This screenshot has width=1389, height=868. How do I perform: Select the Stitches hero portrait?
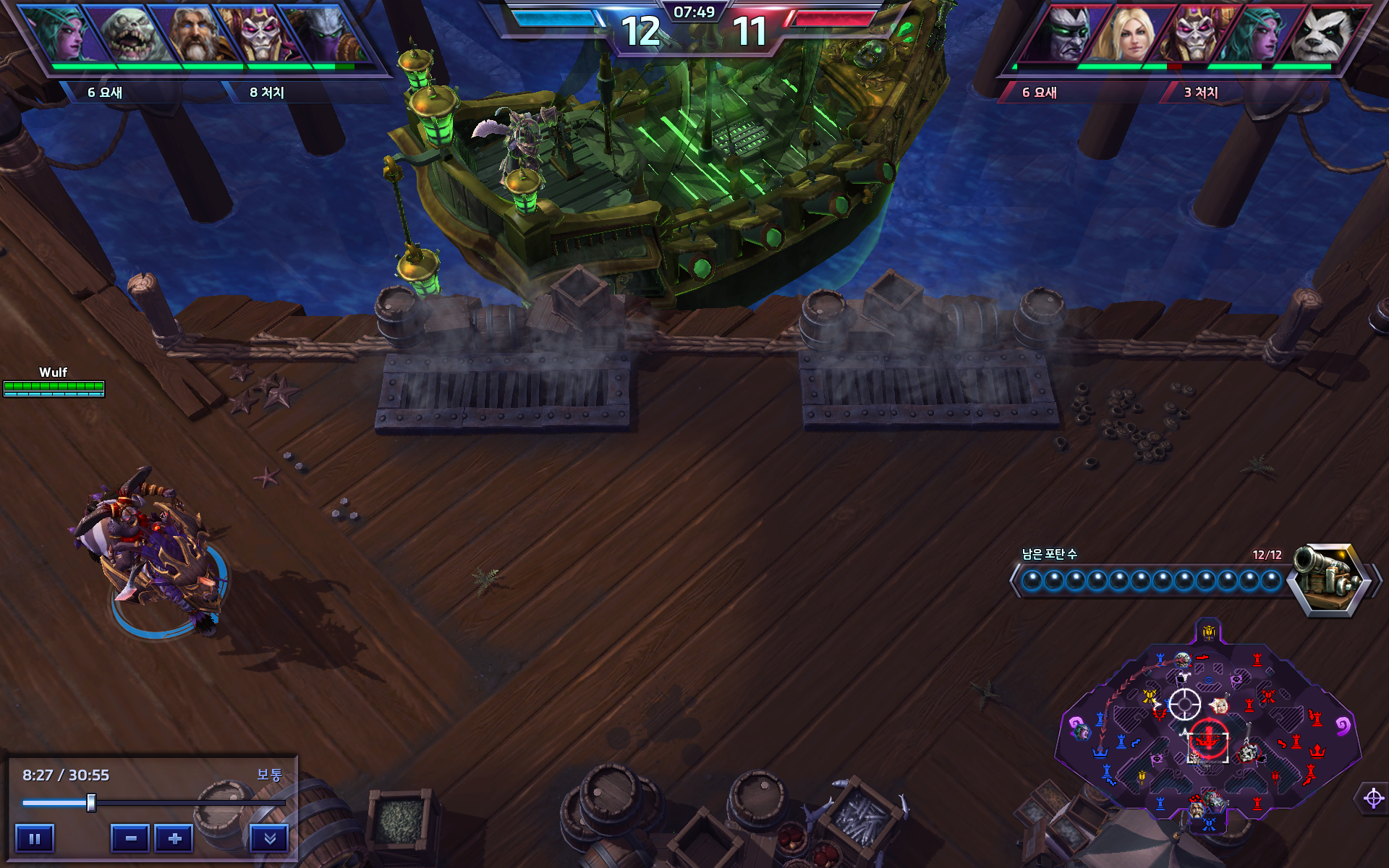tap(131, 34)
